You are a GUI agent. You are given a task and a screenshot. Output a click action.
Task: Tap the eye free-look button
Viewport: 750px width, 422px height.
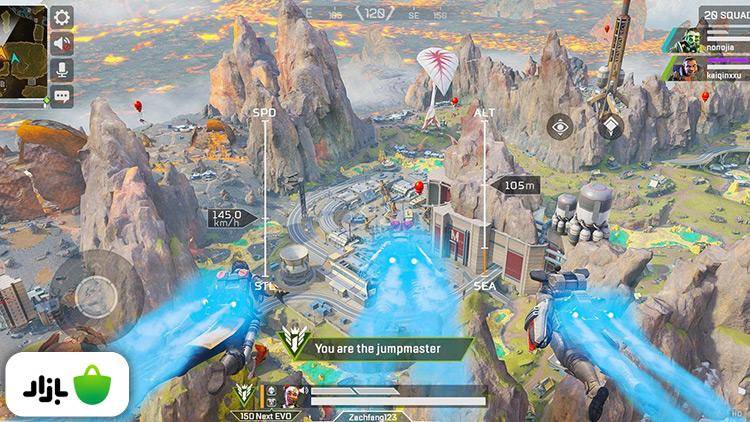pos(560,127)
